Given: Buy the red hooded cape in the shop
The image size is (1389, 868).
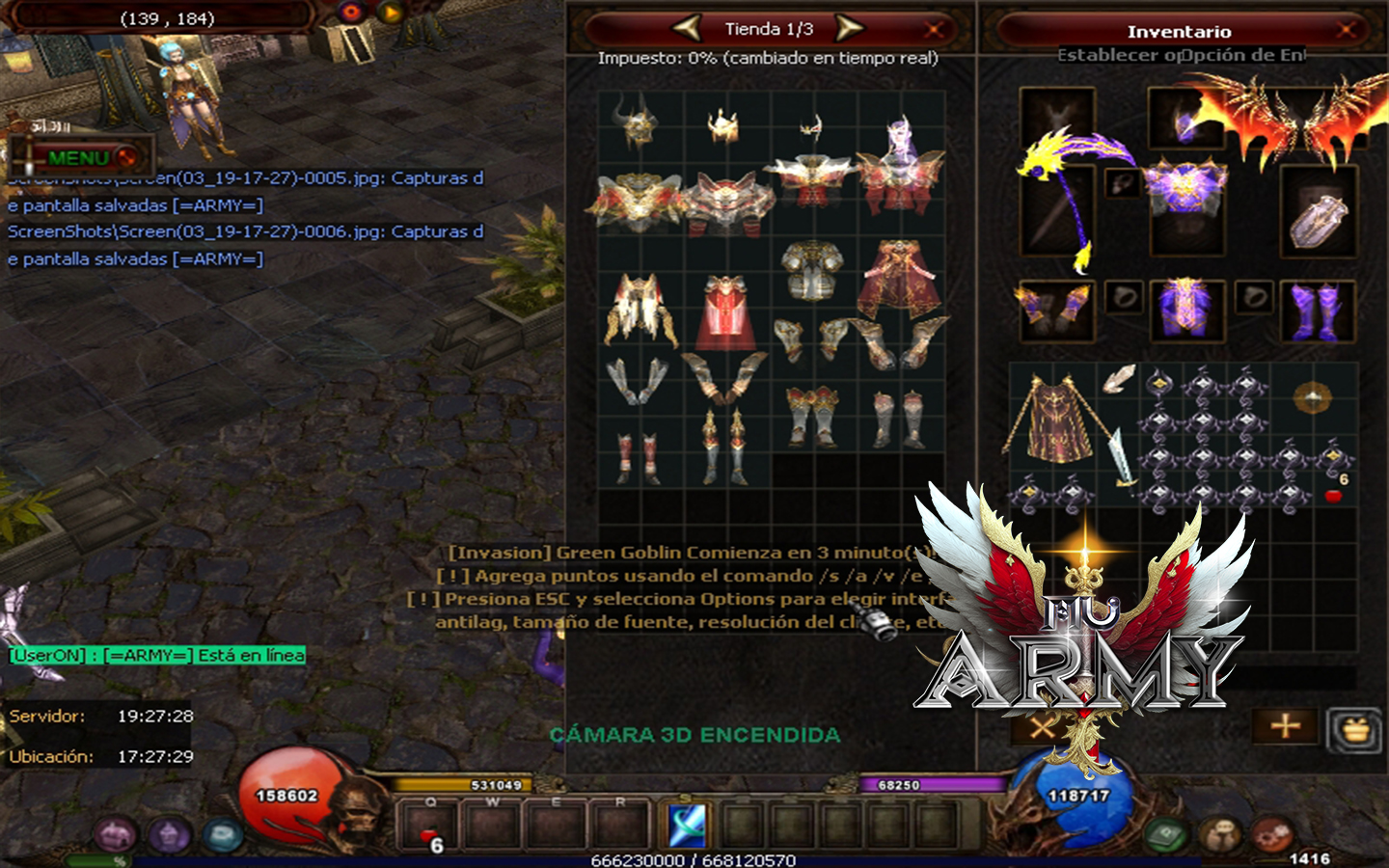Looking at the screenshot, I should click(725, 312).
